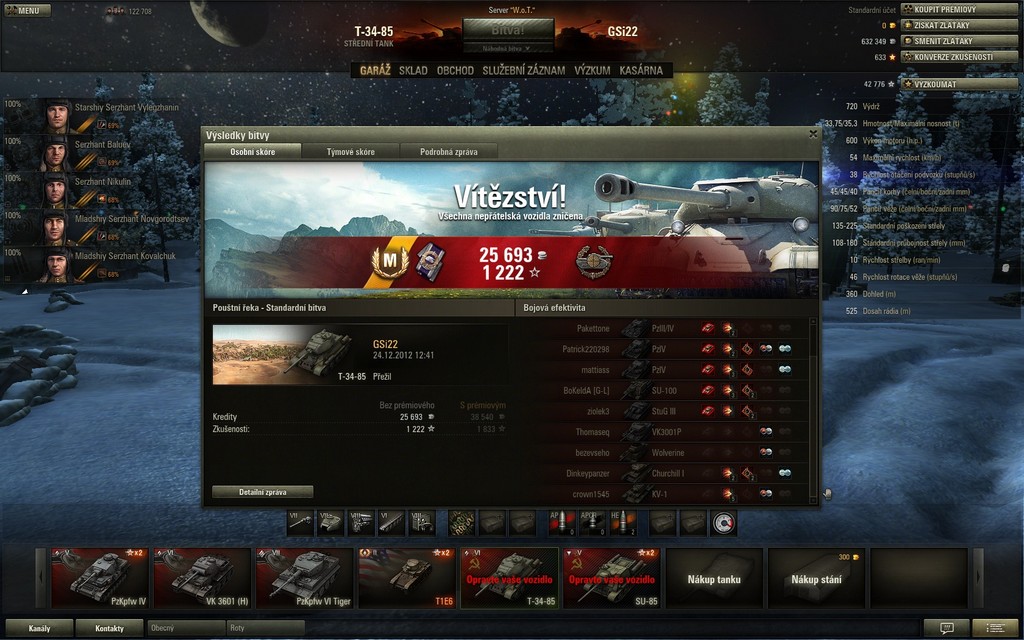Click Nákup tanku slot
The image size is (1024, 640).
(x=713, y=577)
